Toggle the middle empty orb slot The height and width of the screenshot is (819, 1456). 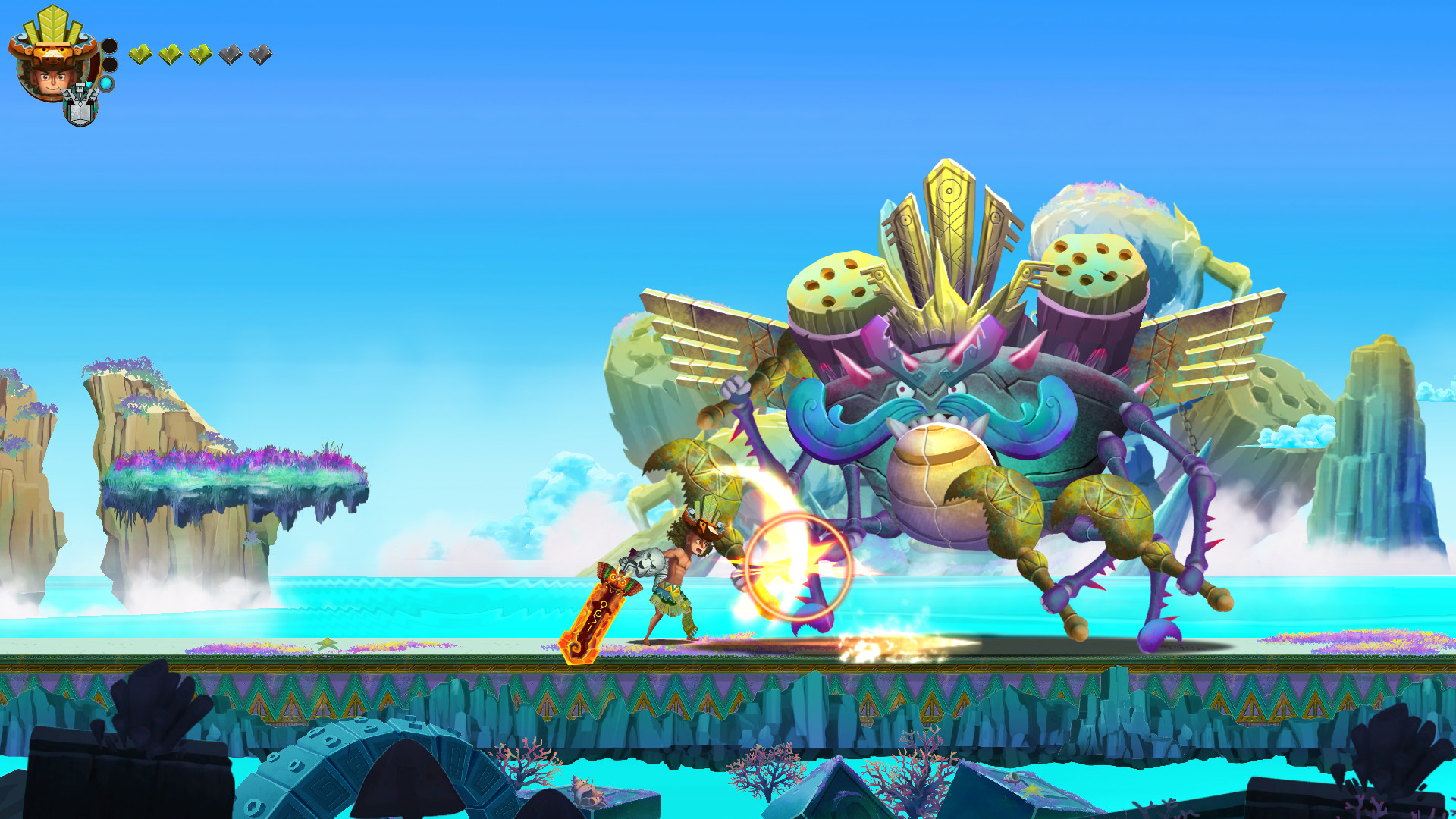(x=110, y=65)
